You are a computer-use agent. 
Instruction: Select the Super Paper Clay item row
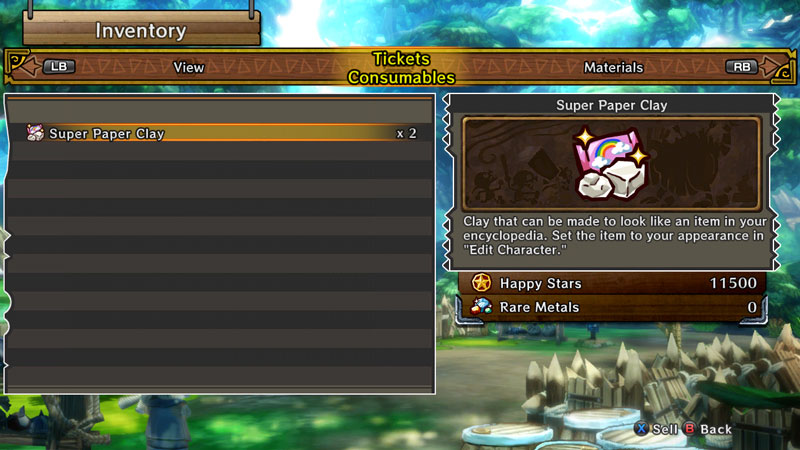click(220, 133)
